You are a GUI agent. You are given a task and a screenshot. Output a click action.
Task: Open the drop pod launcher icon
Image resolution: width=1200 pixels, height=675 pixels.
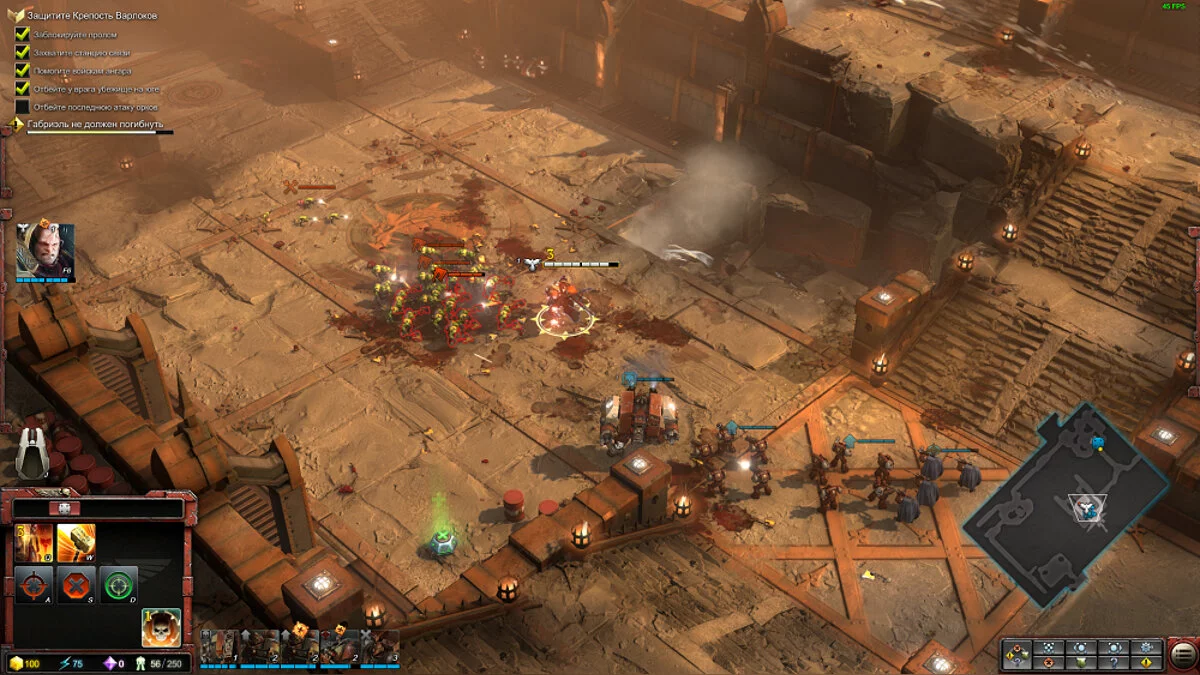(33, 452)
